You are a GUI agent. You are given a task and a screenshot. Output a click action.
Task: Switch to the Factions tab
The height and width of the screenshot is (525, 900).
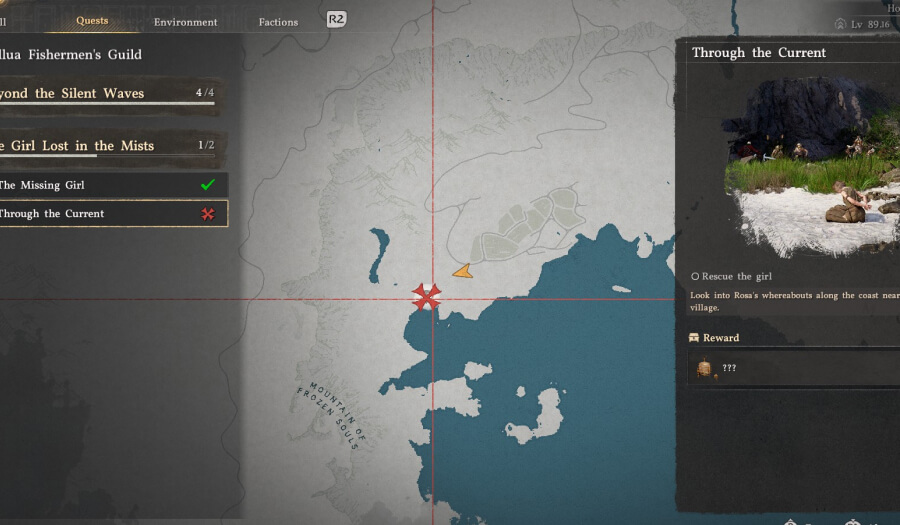[x=278, y=22]
